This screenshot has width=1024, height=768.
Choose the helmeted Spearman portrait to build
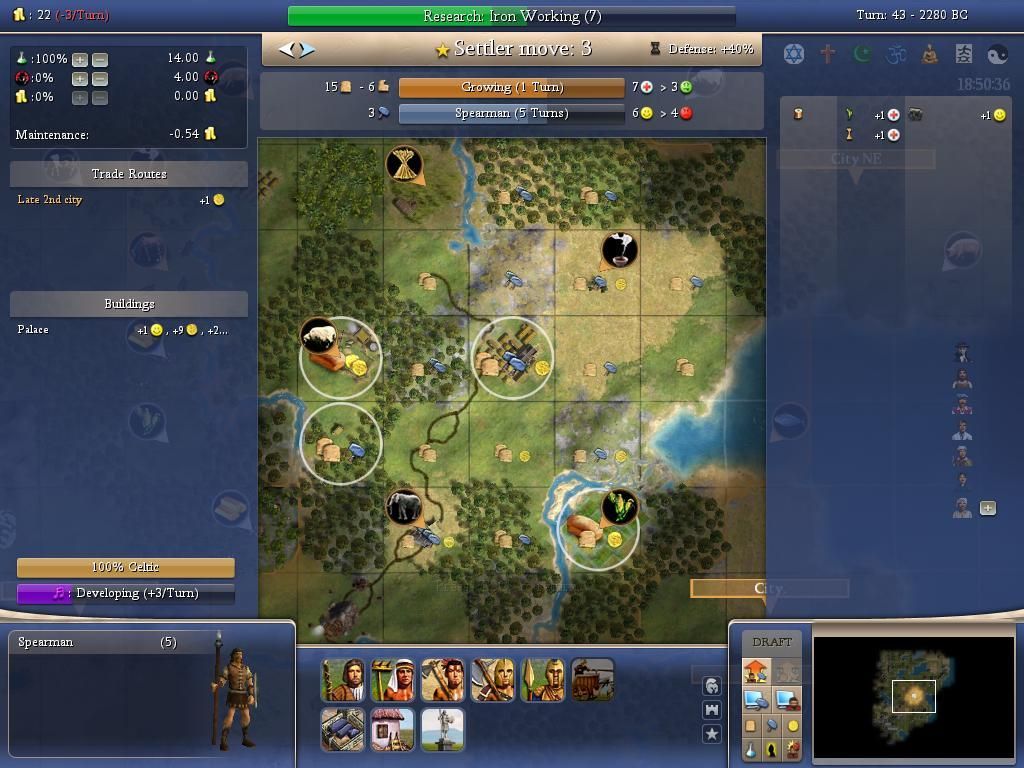(x=542, y=680)
